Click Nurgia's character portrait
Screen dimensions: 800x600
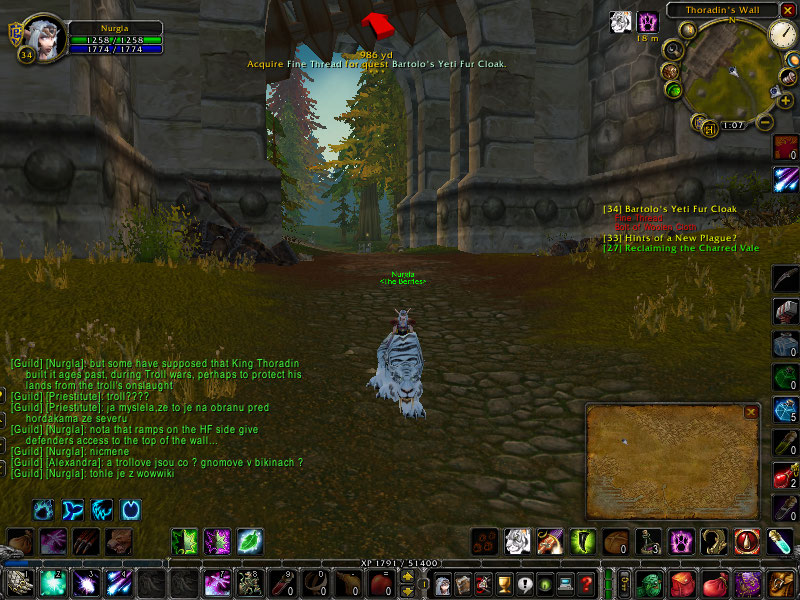pos(44,37)
